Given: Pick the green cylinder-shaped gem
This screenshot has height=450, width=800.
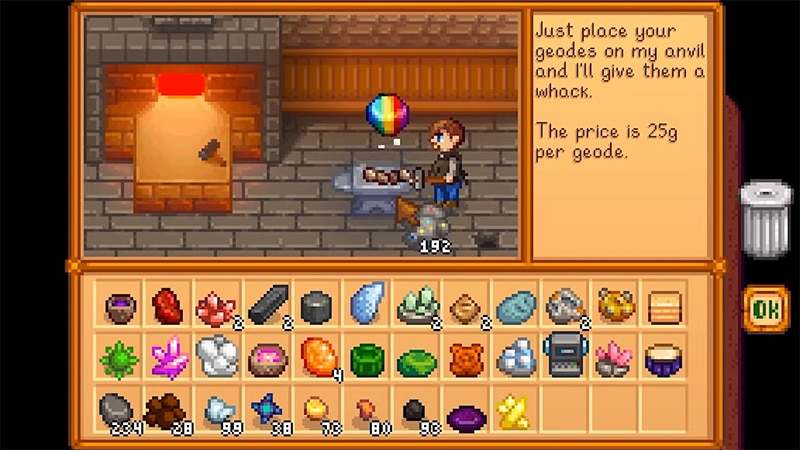Looking at the screenshot, I should [x=367, y=358].
